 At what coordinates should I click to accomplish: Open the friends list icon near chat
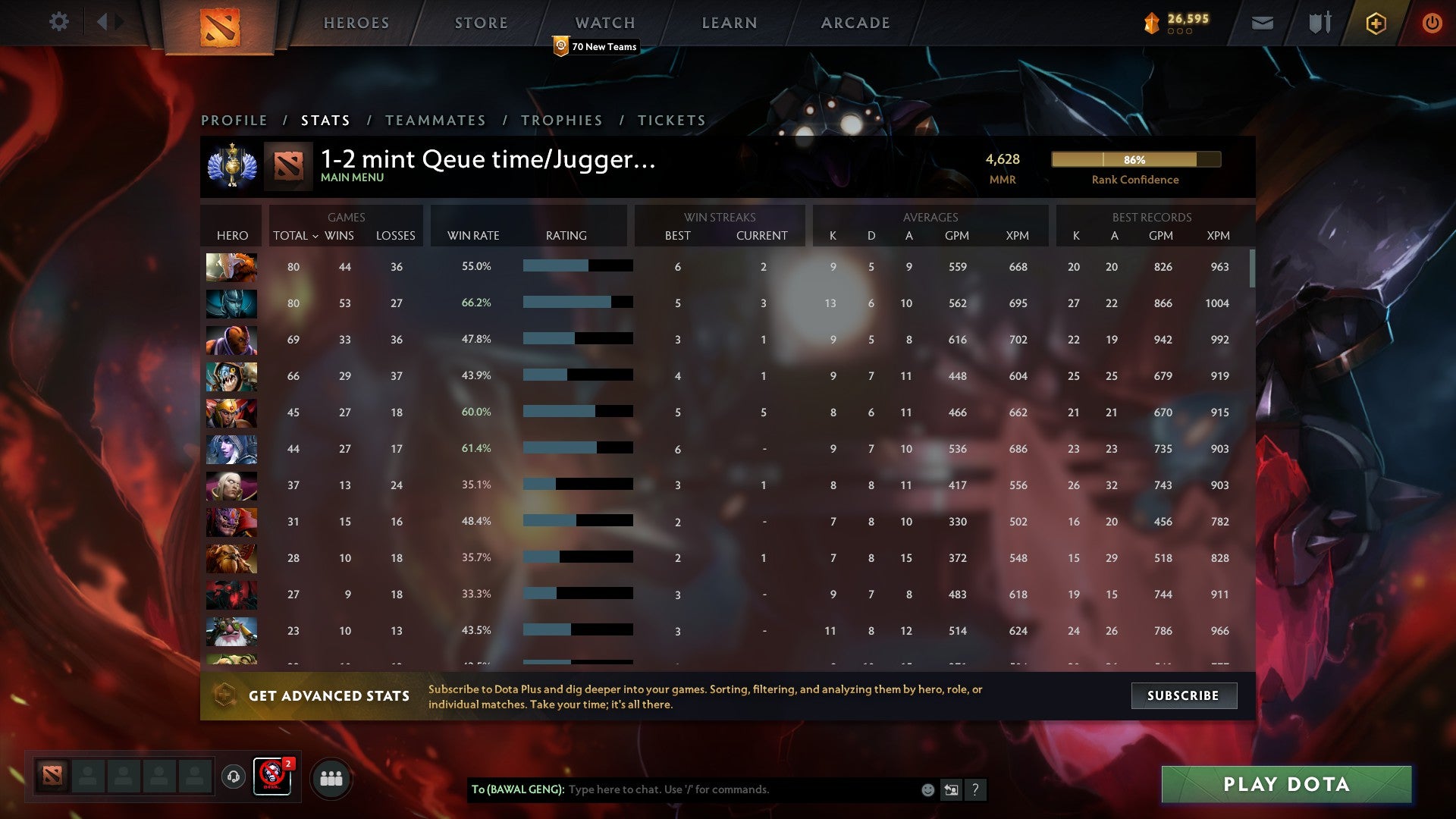pos(331,778)
